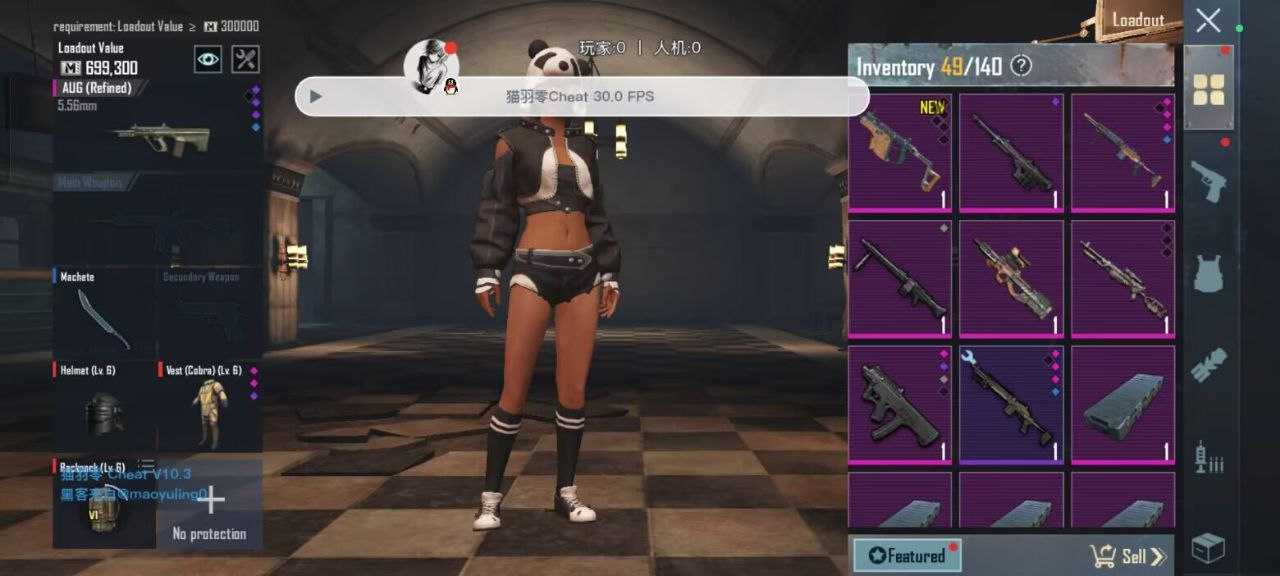This screenshot has width=1280, height=576.
Task: Show all items with the four-square tab
Action: point(1208,88)
